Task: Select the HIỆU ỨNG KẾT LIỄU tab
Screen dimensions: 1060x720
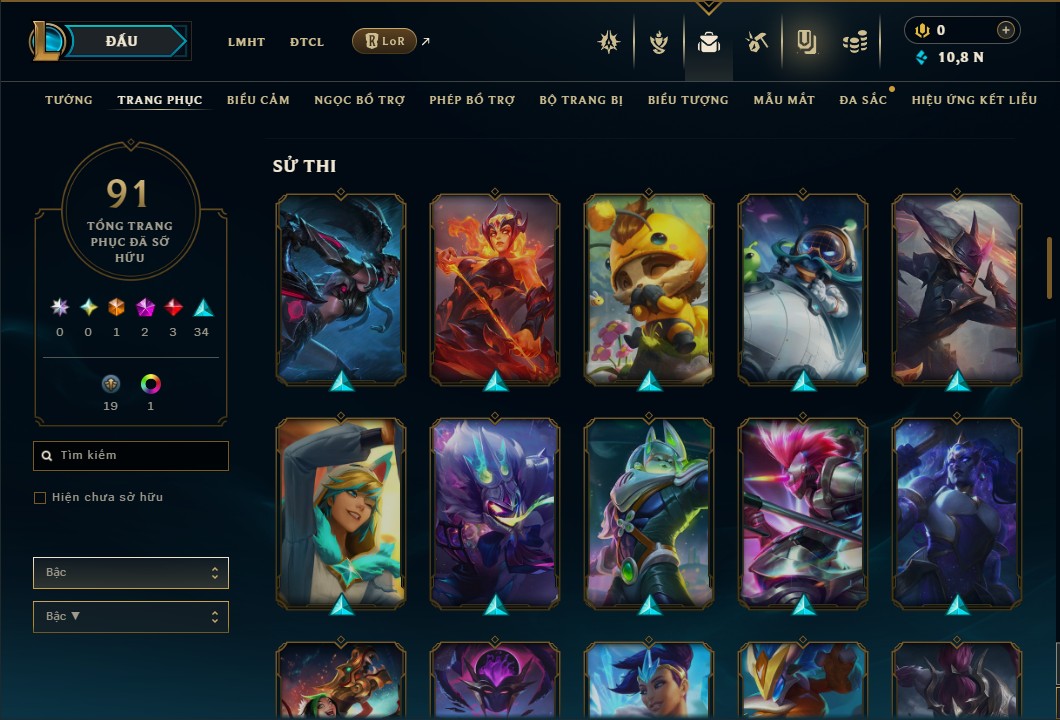Action: coord(974,100)
